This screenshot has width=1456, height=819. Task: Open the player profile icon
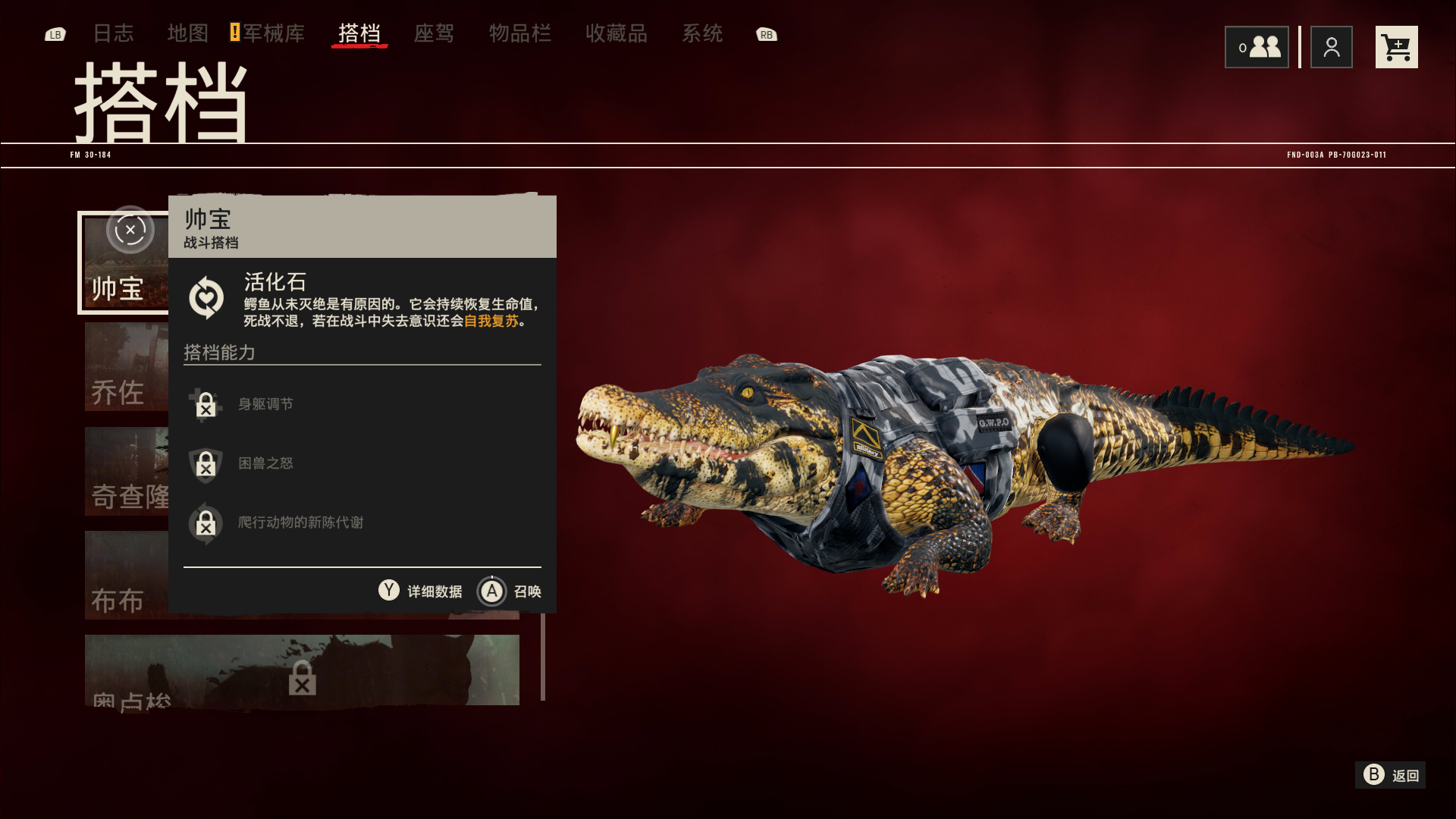tap(1331, 47)
